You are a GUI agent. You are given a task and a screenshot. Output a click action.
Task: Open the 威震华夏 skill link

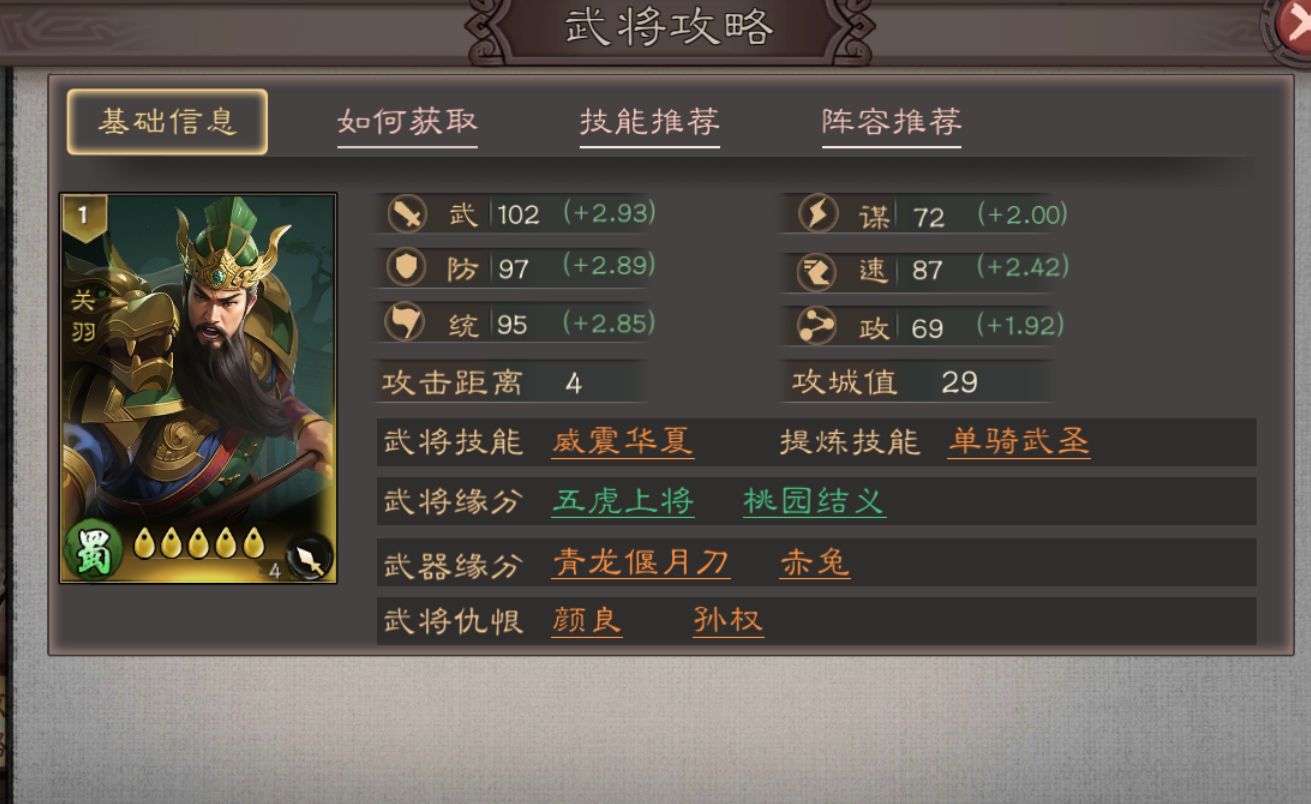621,442
